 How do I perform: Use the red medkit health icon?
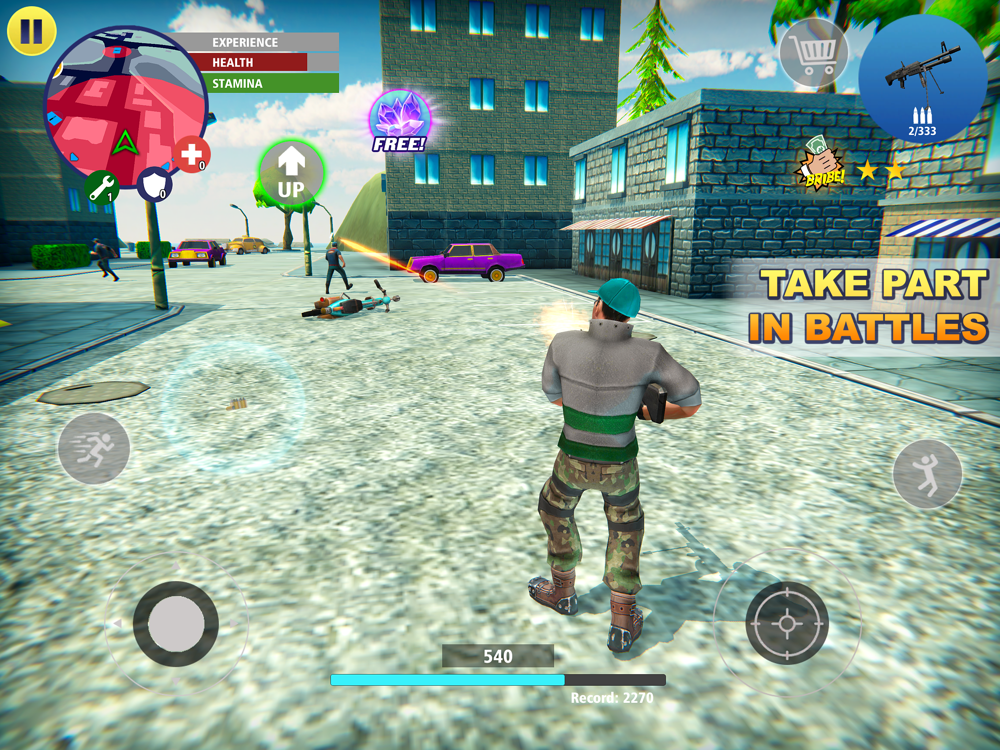tap(191, 155)
